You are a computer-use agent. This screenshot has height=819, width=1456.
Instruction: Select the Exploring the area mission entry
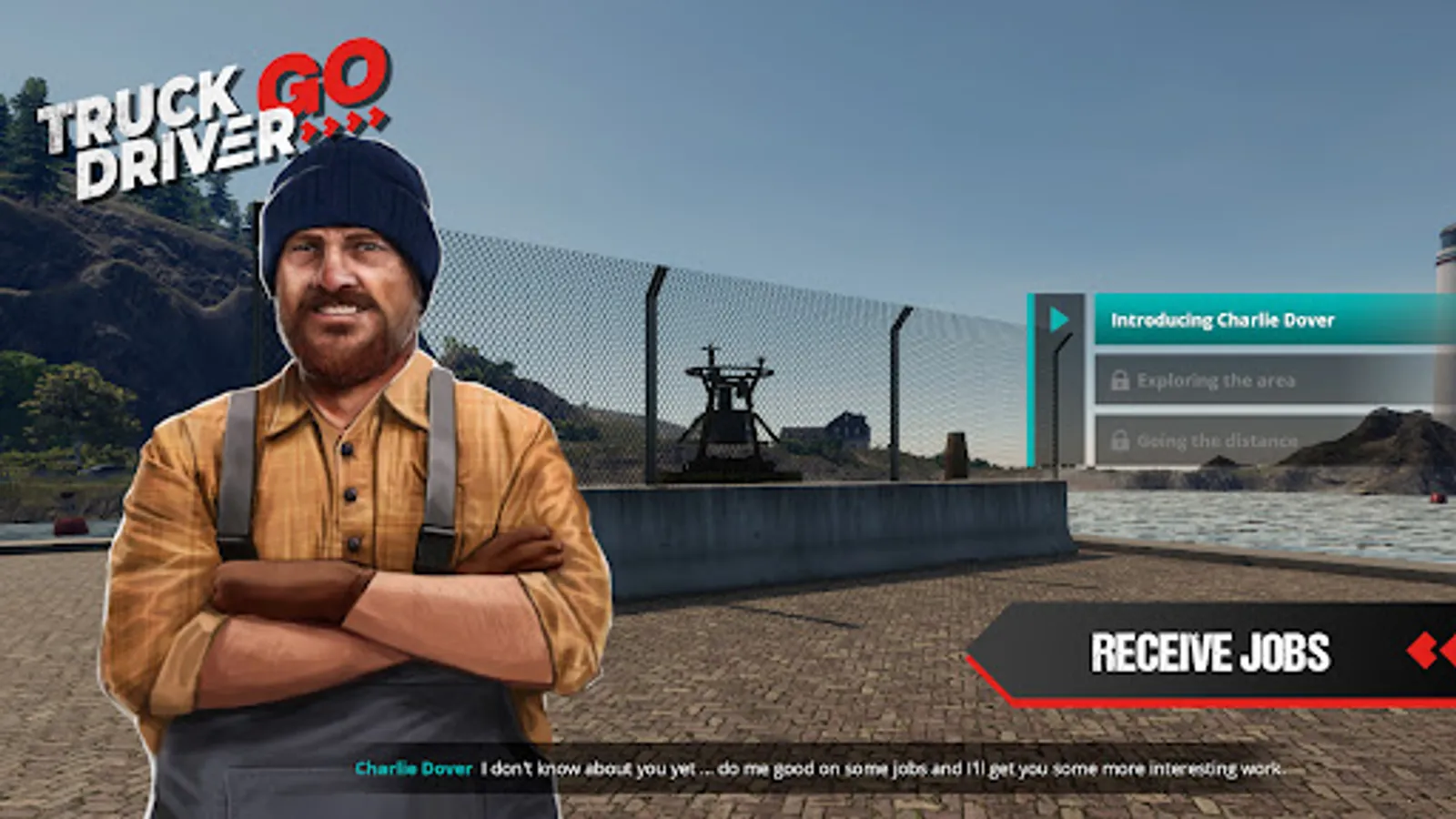point(1219,380)
